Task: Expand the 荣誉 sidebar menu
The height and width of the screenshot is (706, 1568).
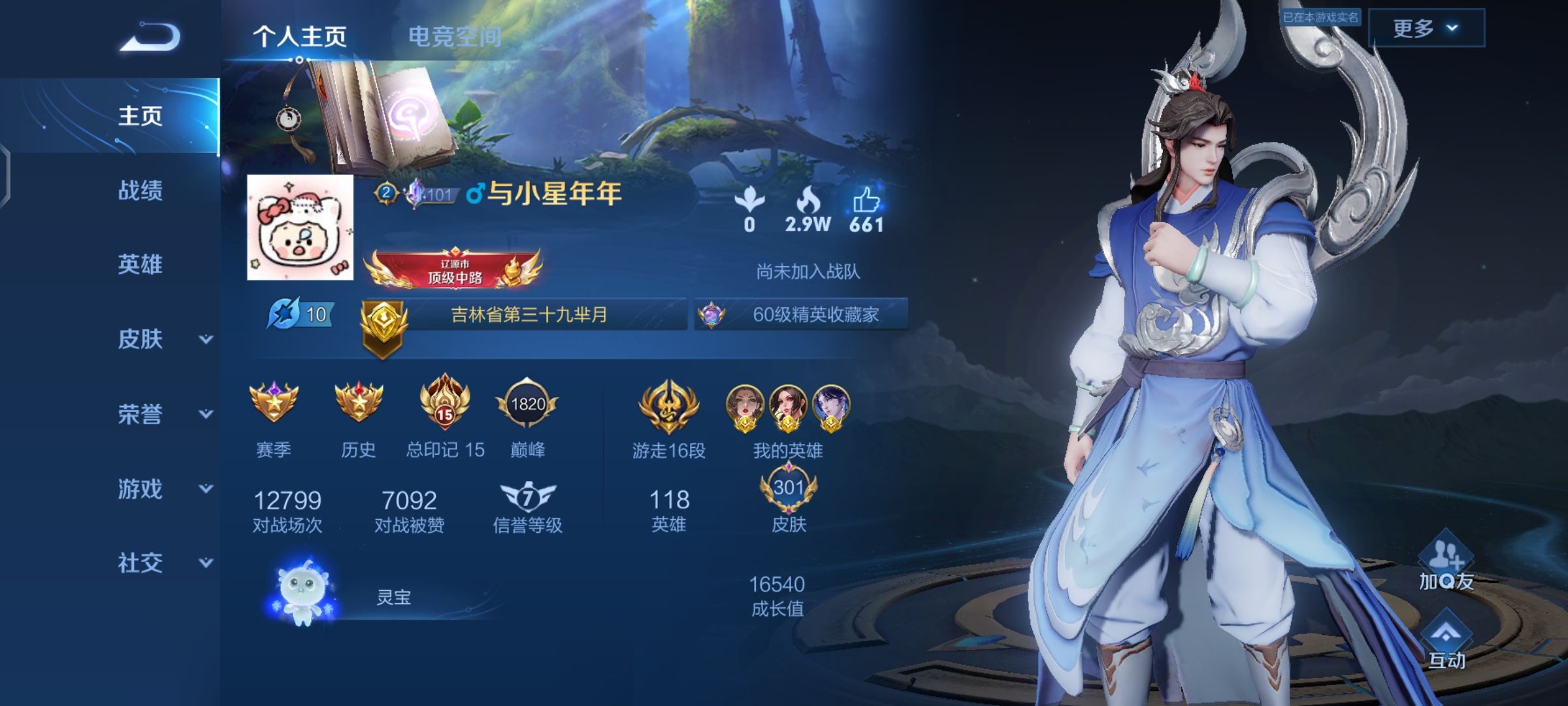Action: coord(163,414)
